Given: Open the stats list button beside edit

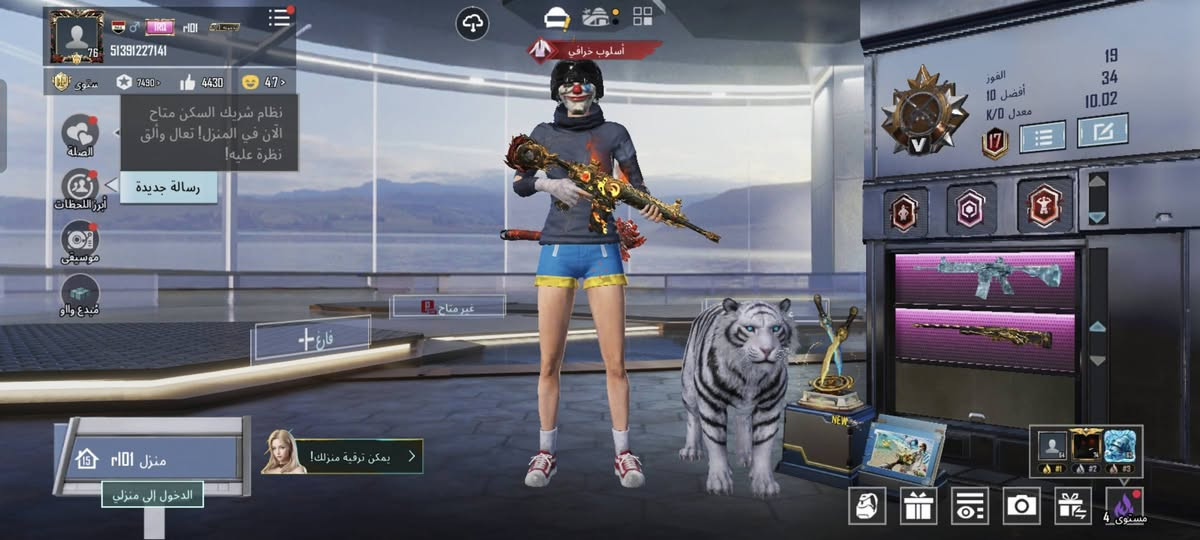Looking at the screenshot, I should 1042,136.
